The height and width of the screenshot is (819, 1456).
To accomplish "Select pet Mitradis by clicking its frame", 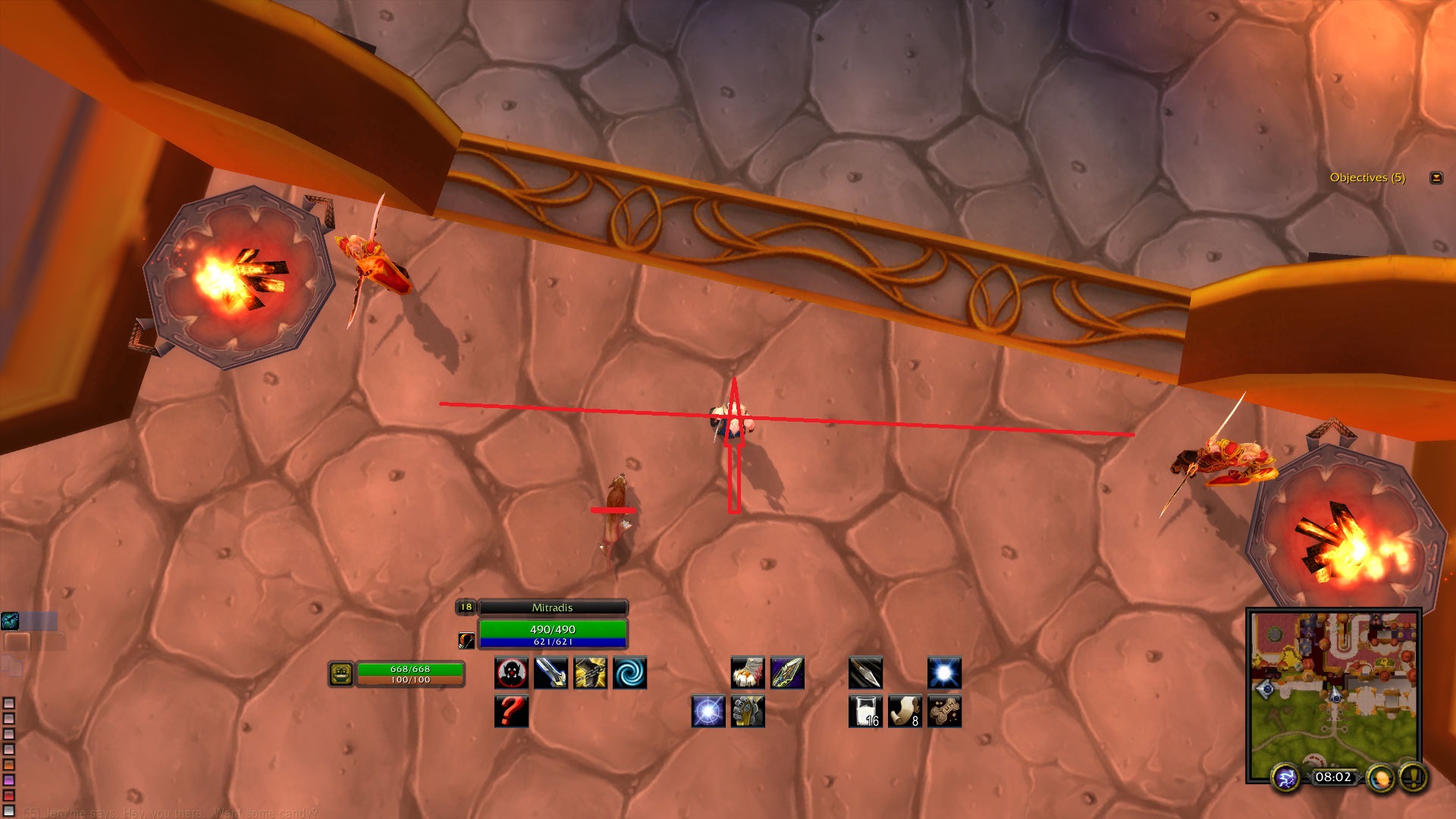I will click(551, 607).
